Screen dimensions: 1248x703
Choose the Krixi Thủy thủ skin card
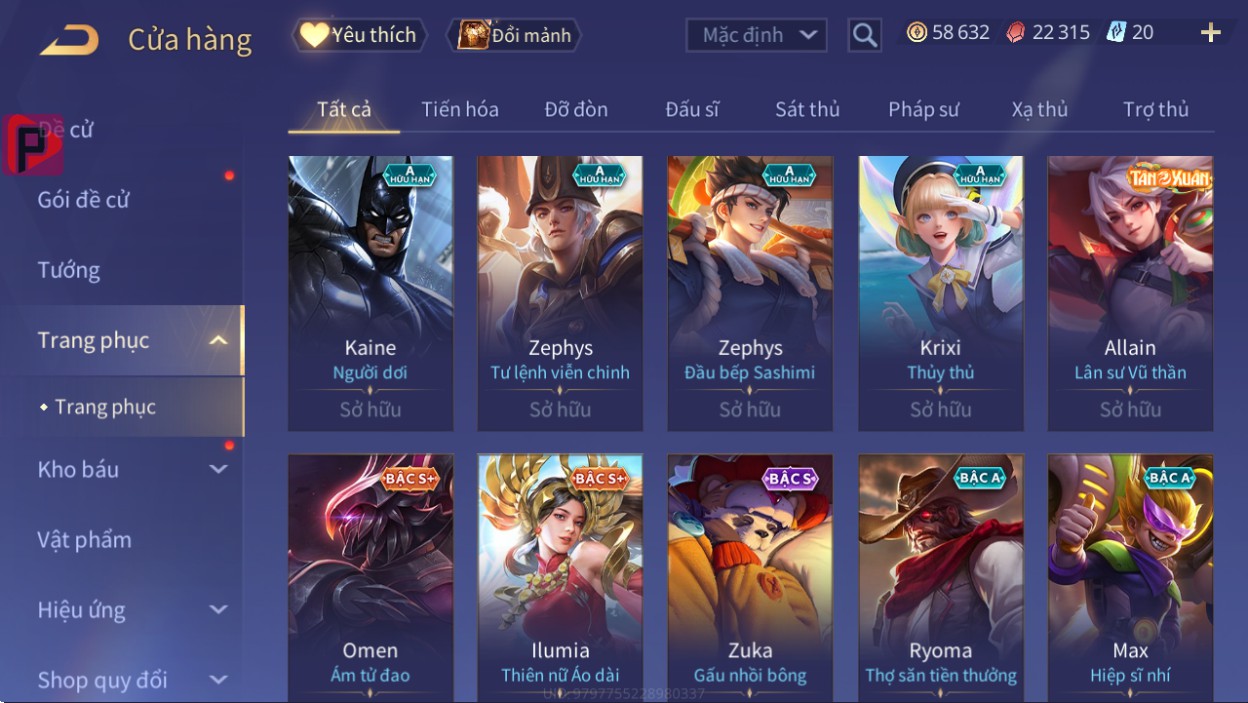pyautogui.click(x=940, y=292)
